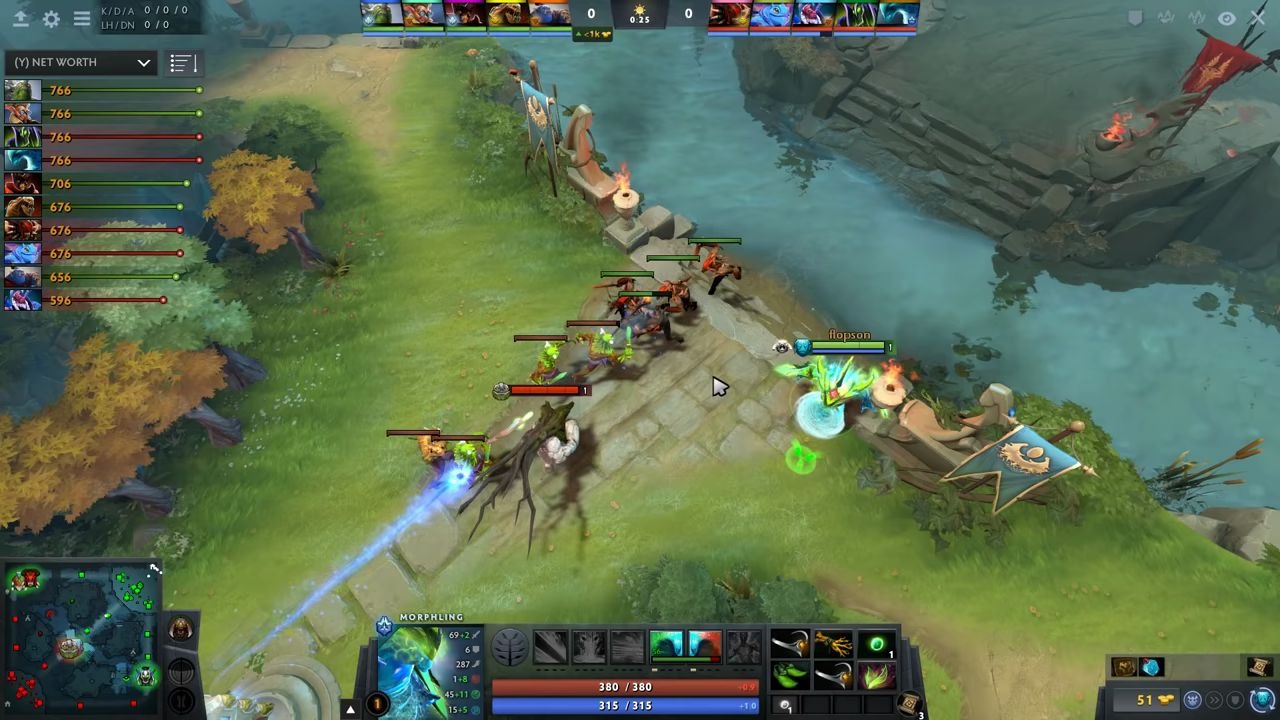The image size is (1280, 720).
Task: Select the Tango item slot
Action: 790,677
